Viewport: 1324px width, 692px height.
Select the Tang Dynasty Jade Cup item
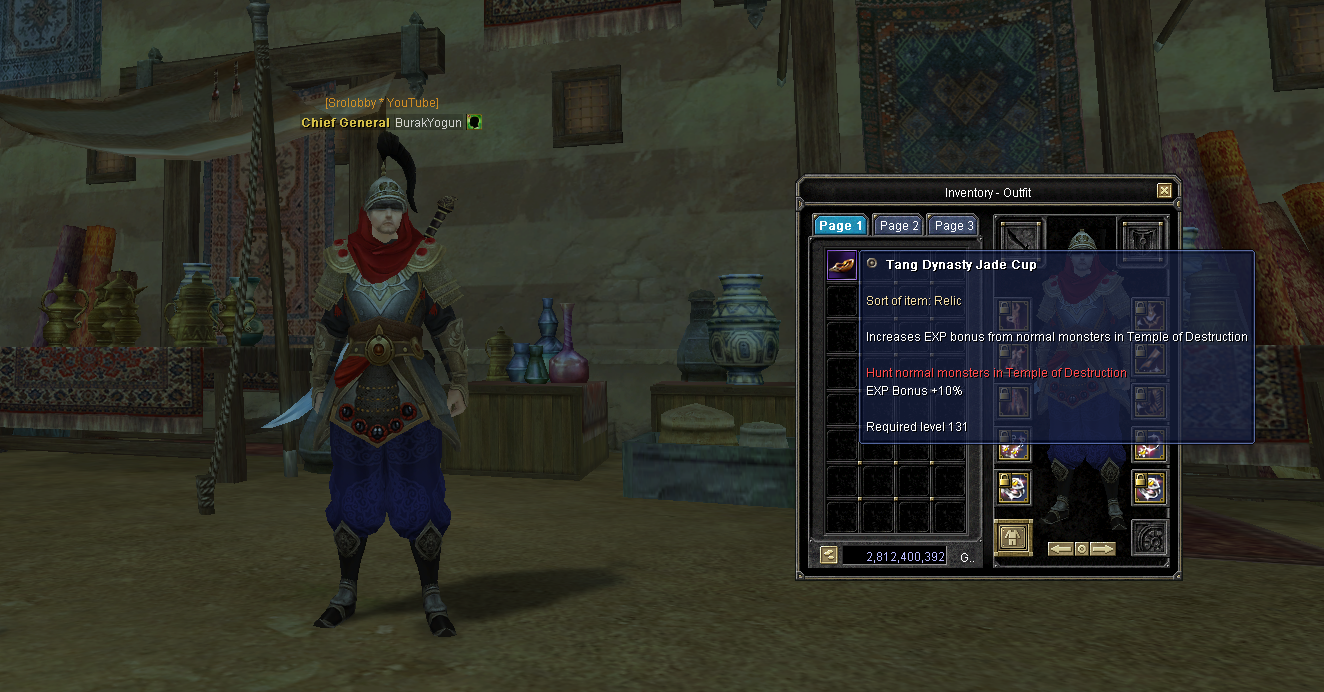(x=841, y=265)
